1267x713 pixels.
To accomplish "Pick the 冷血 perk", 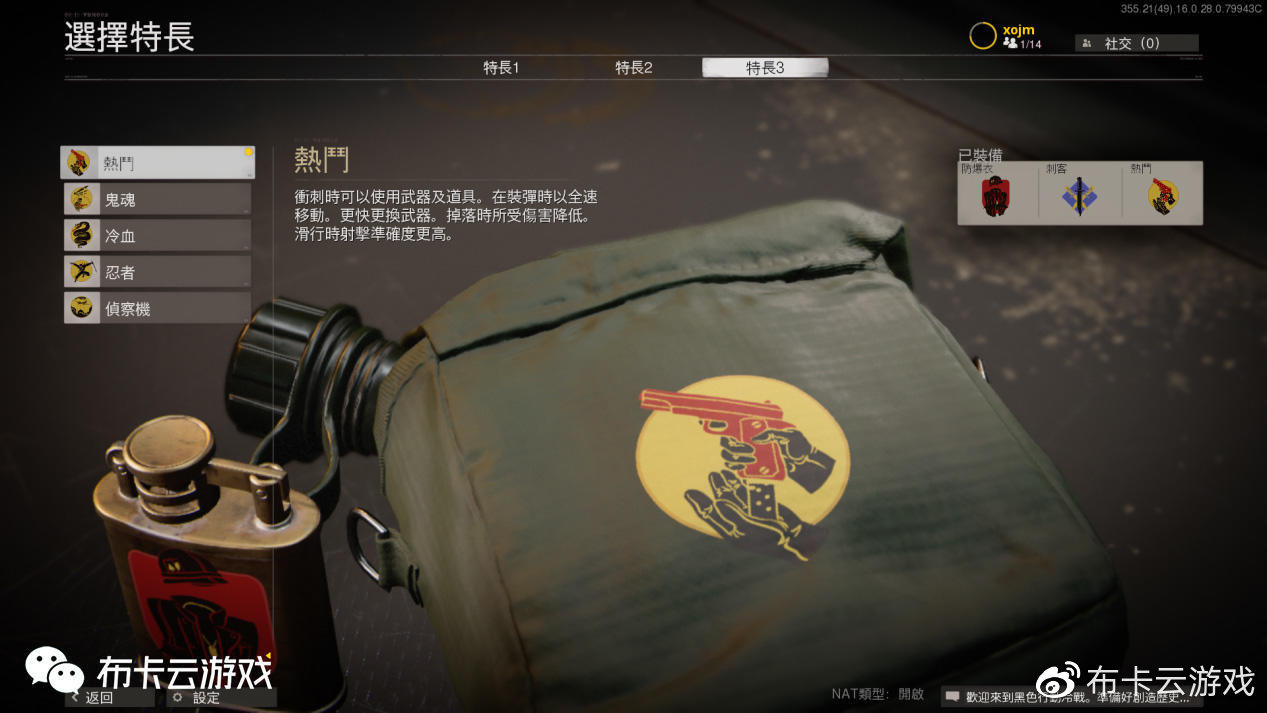I will coord(157,235).
